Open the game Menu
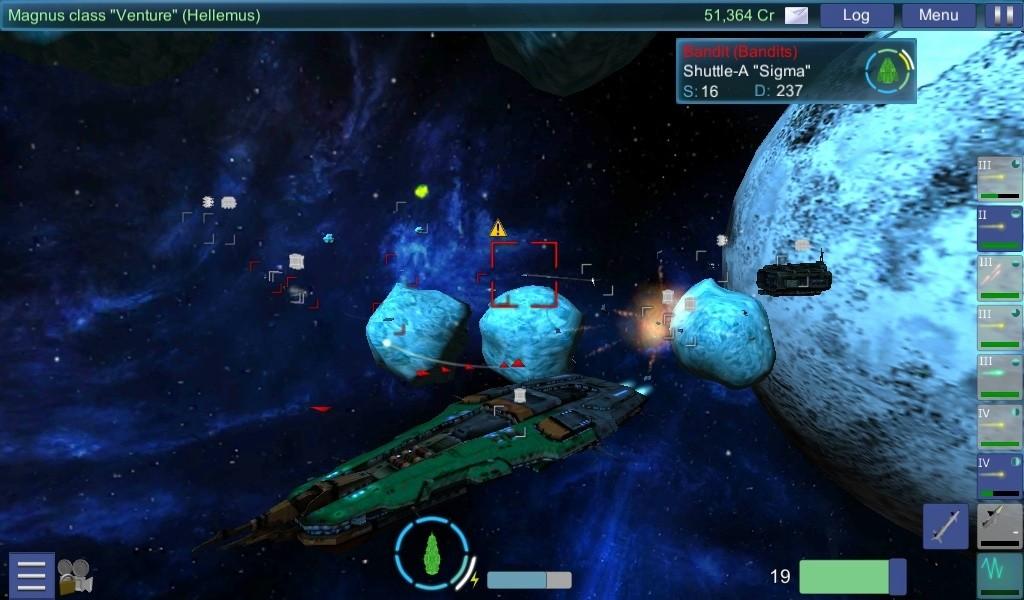This screenshot has height=600, width=1024. [938, 15]
